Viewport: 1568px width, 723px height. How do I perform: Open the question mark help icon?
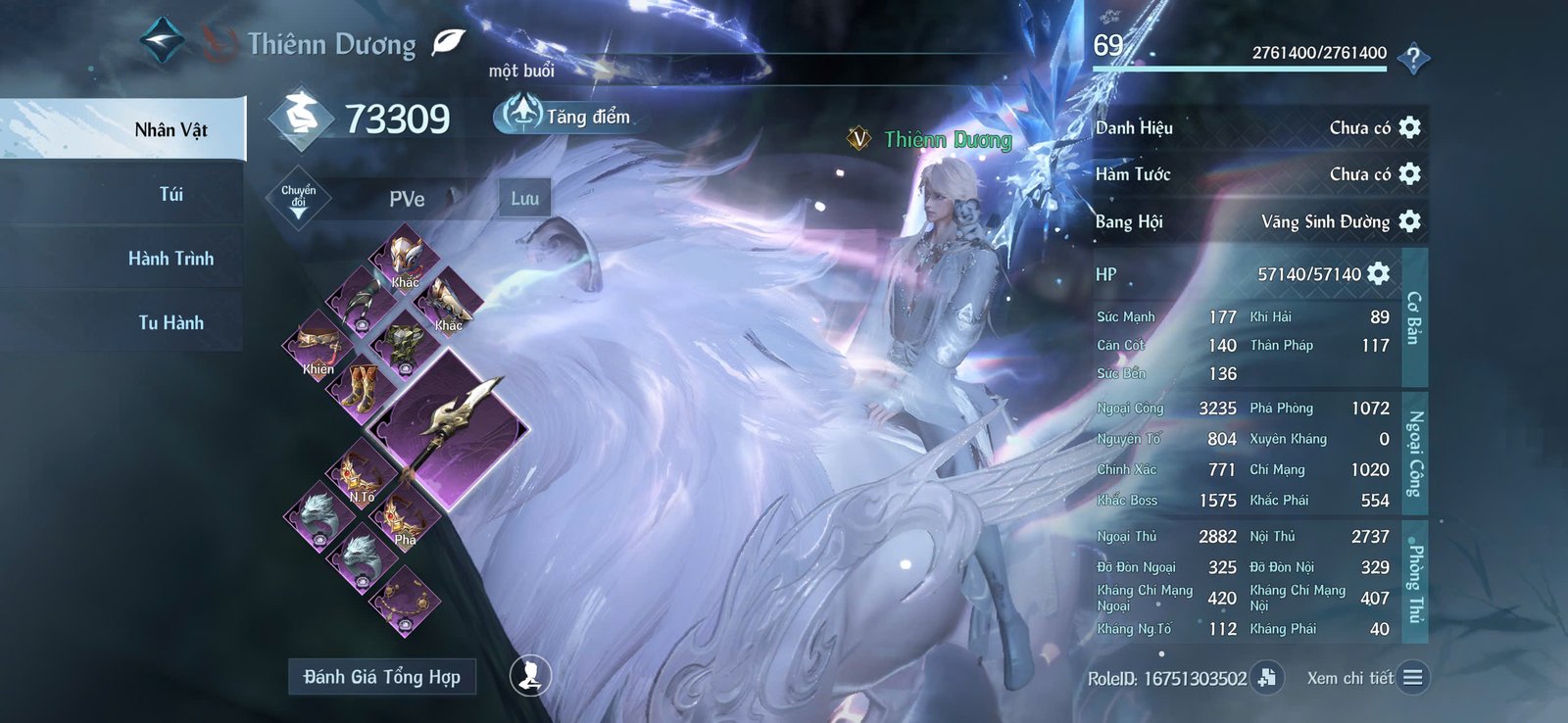click(1412, 59)
